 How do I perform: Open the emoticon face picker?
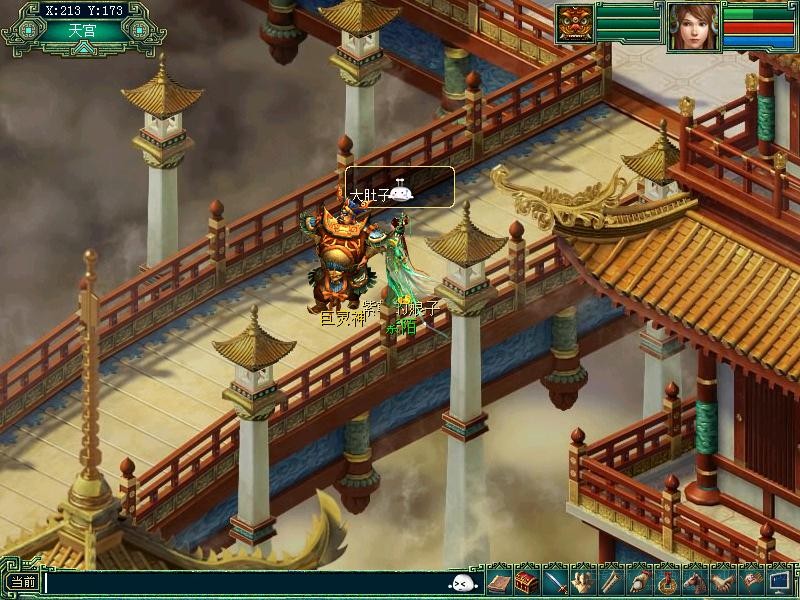click(x=463, y=583)
